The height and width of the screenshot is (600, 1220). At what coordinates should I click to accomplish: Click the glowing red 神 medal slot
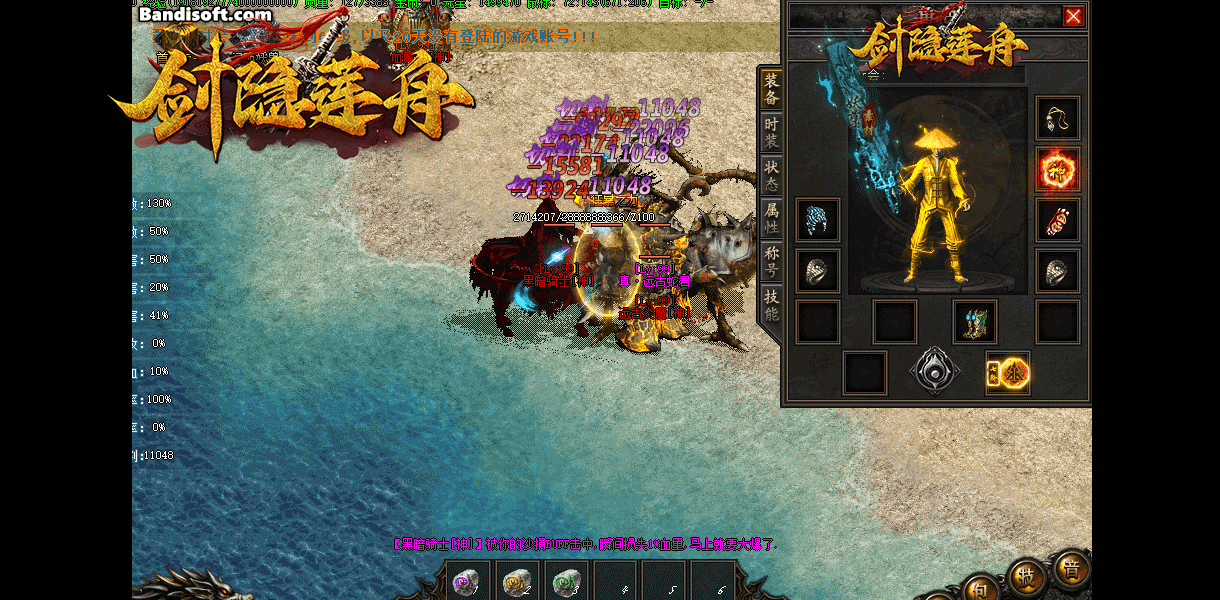click(x=1057, y=169)
